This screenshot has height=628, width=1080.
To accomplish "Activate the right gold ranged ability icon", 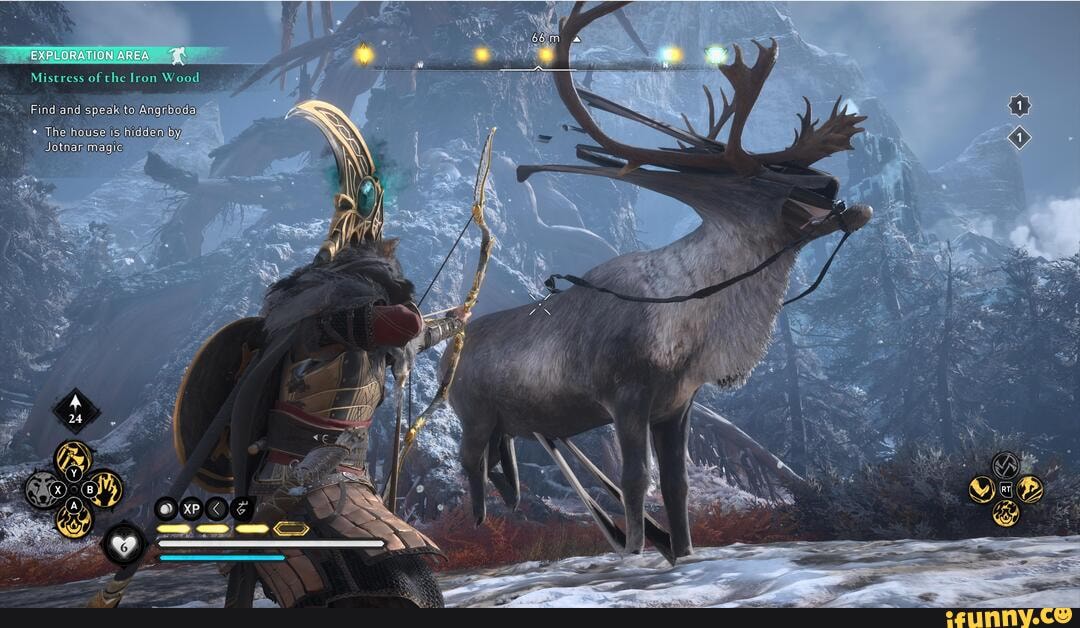I will click(1030, 489).
